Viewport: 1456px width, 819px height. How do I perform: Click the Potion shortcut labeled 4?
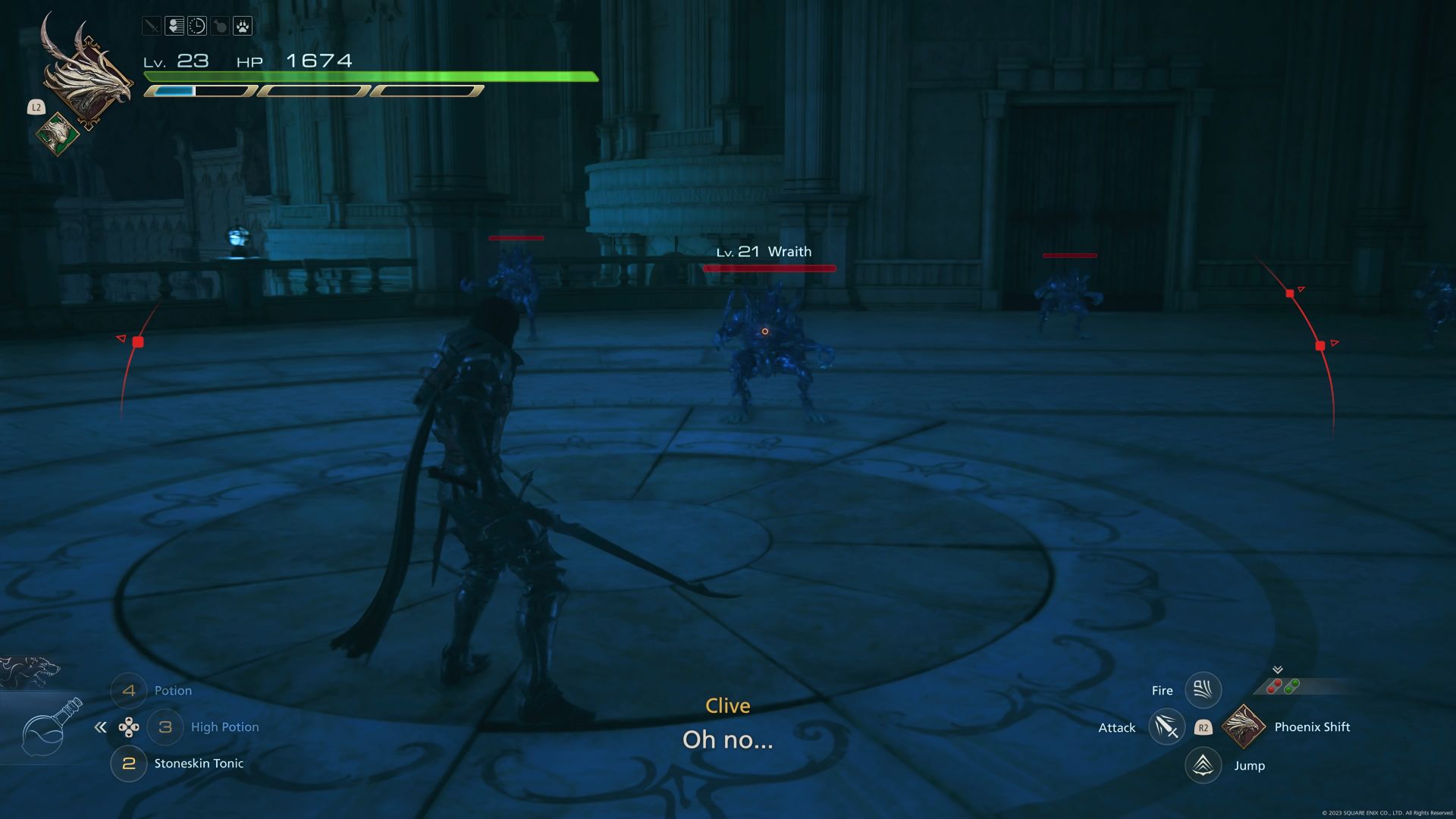129,690
